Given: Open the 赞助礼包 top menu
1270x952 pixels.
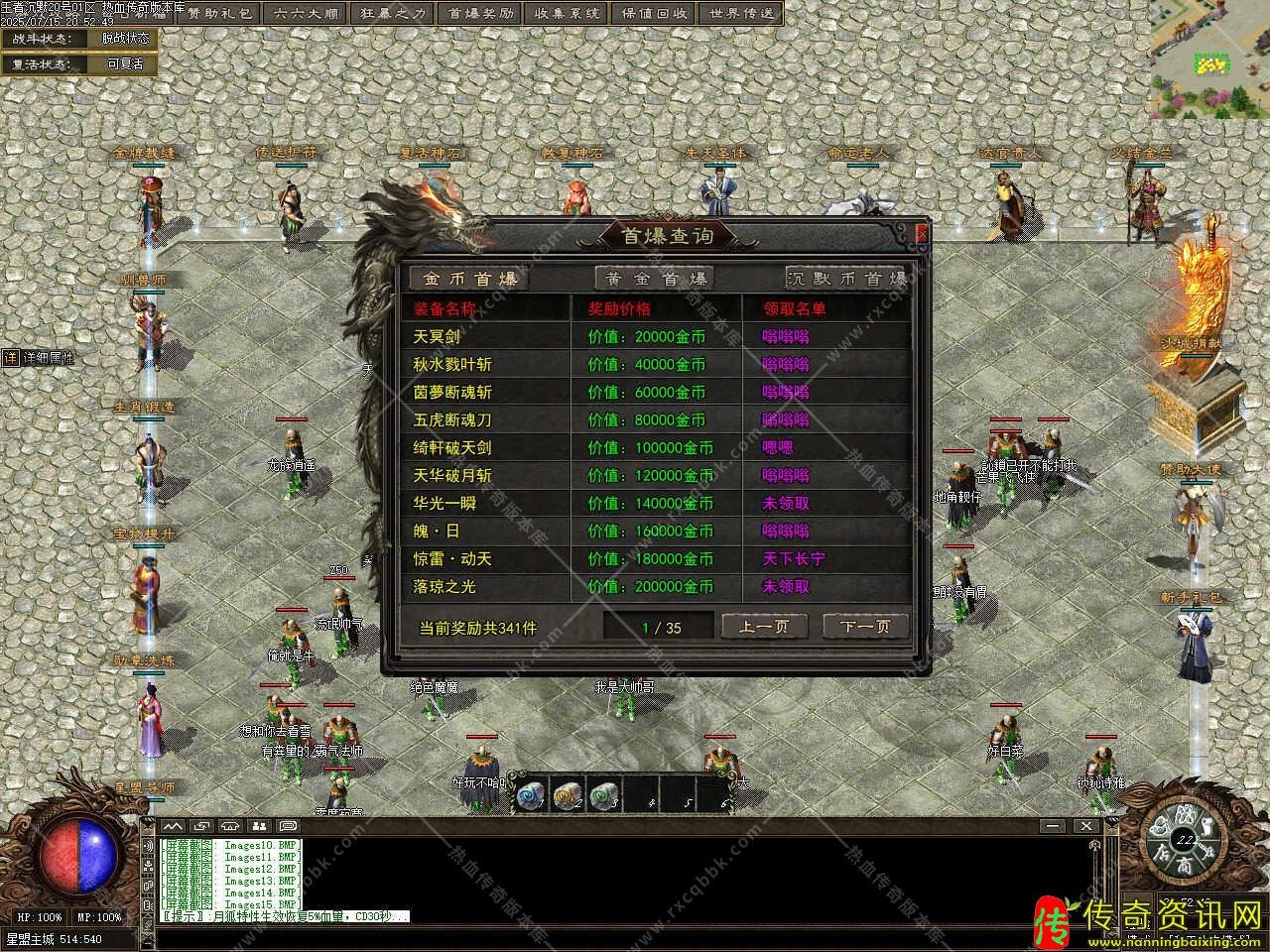Looking at the screenshot, I should (221, 14).
